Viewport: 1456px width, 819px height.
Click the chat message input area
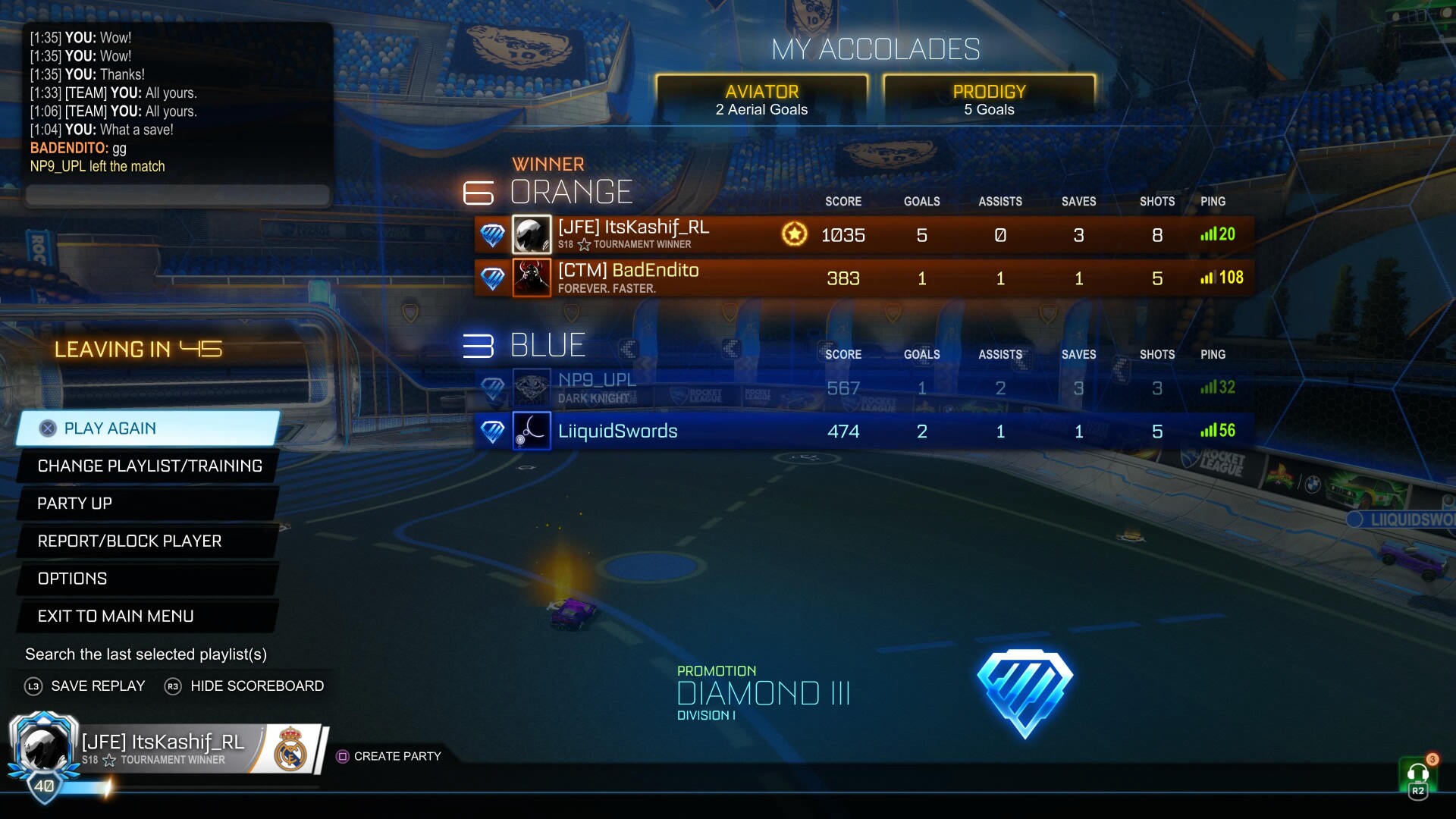click(177, 196)
